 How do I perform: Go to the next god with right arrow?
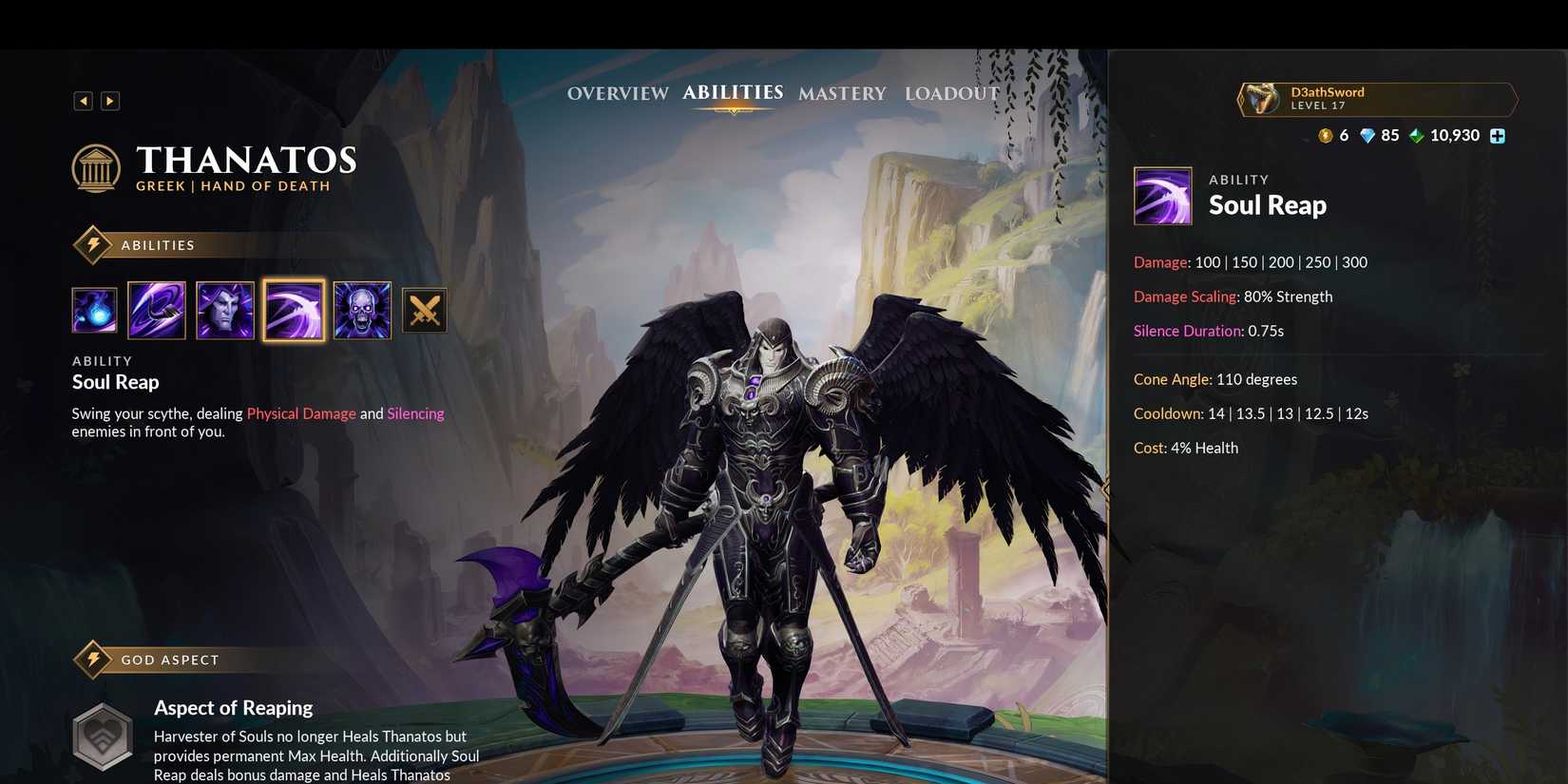(109, 100)
